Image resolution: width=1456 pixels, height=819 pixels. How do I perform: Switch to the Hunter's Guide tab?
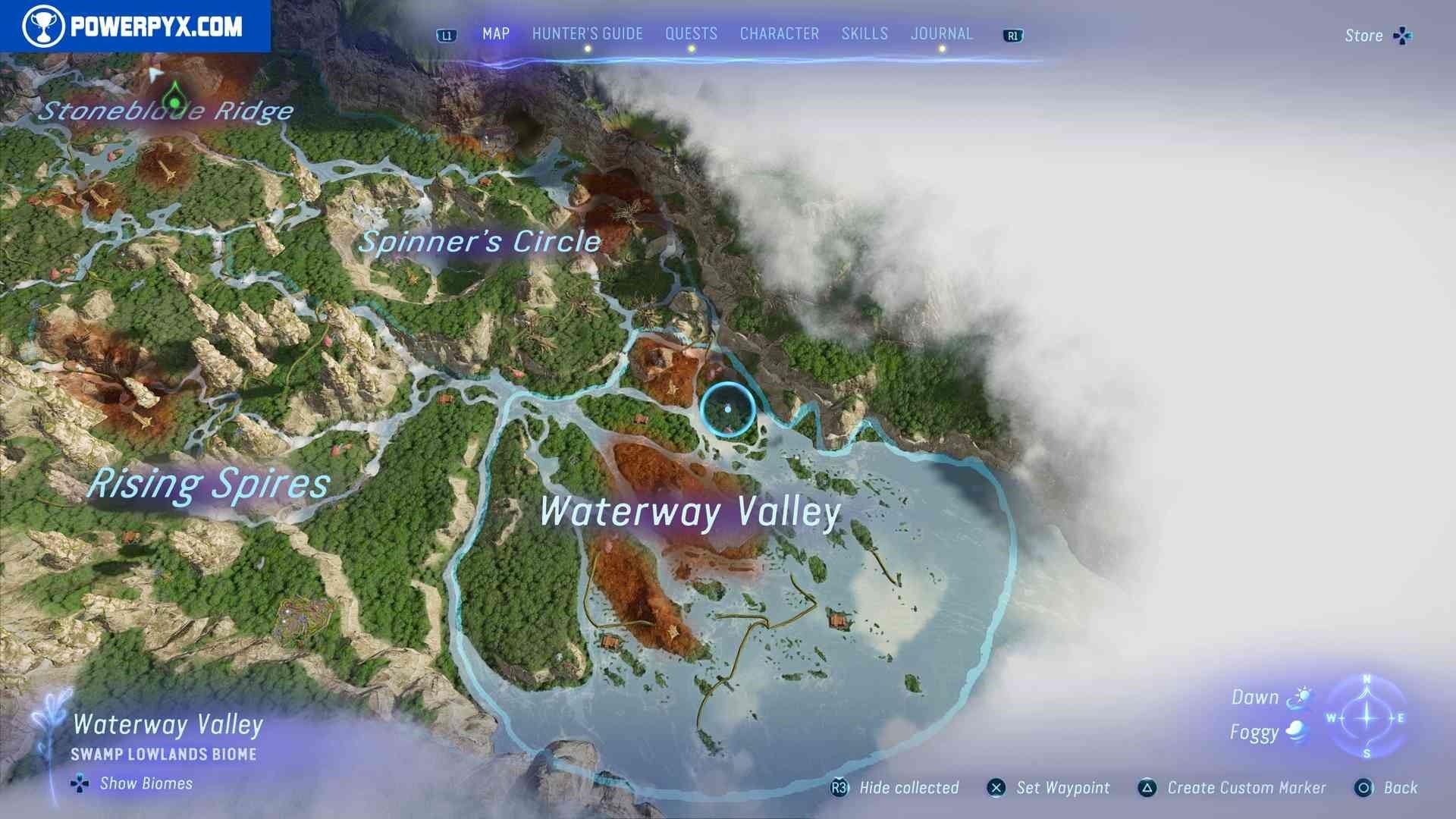click(587, 34)
